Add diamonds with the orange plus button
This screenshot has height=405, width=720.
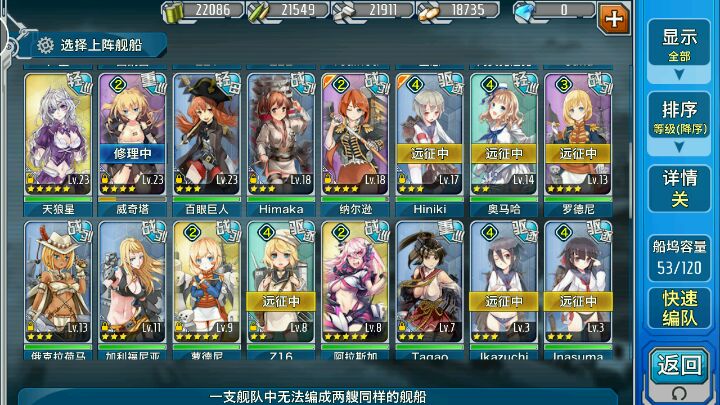[613, 17]
